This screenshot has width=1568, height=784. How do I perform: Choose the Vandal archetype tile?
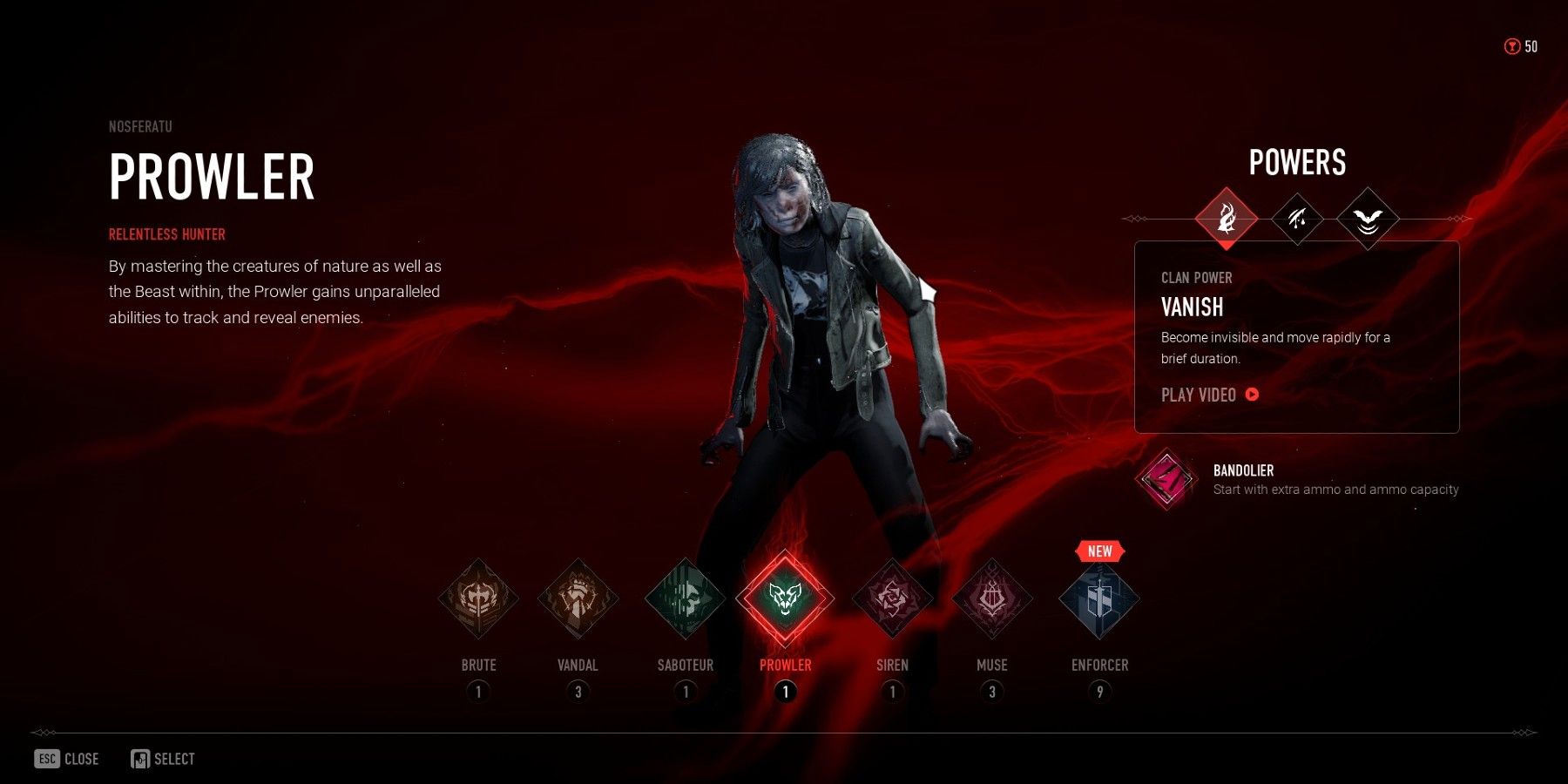[578, 599]
